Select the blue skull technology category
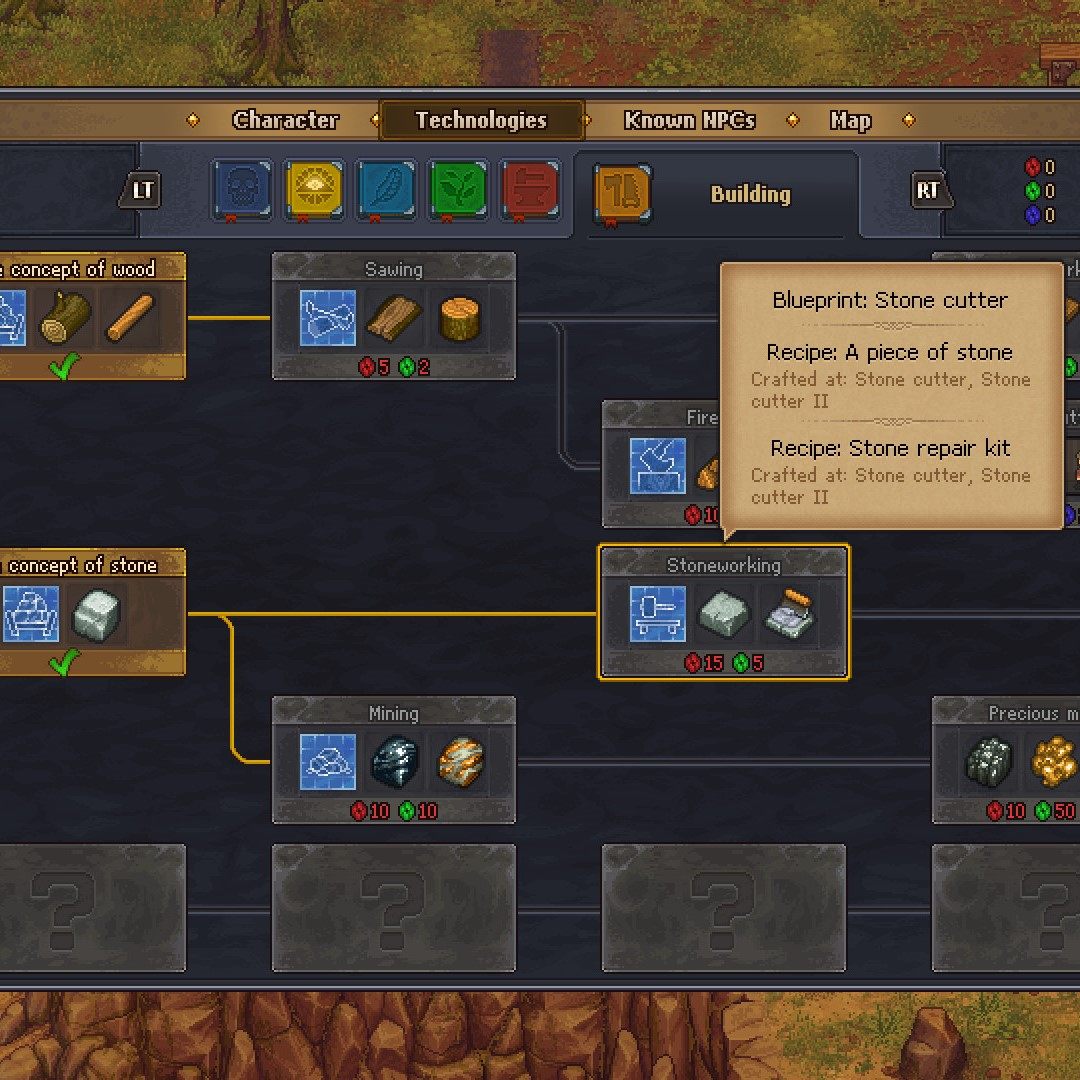This screenshot has width=1080, height=1080. pos(241,190)
